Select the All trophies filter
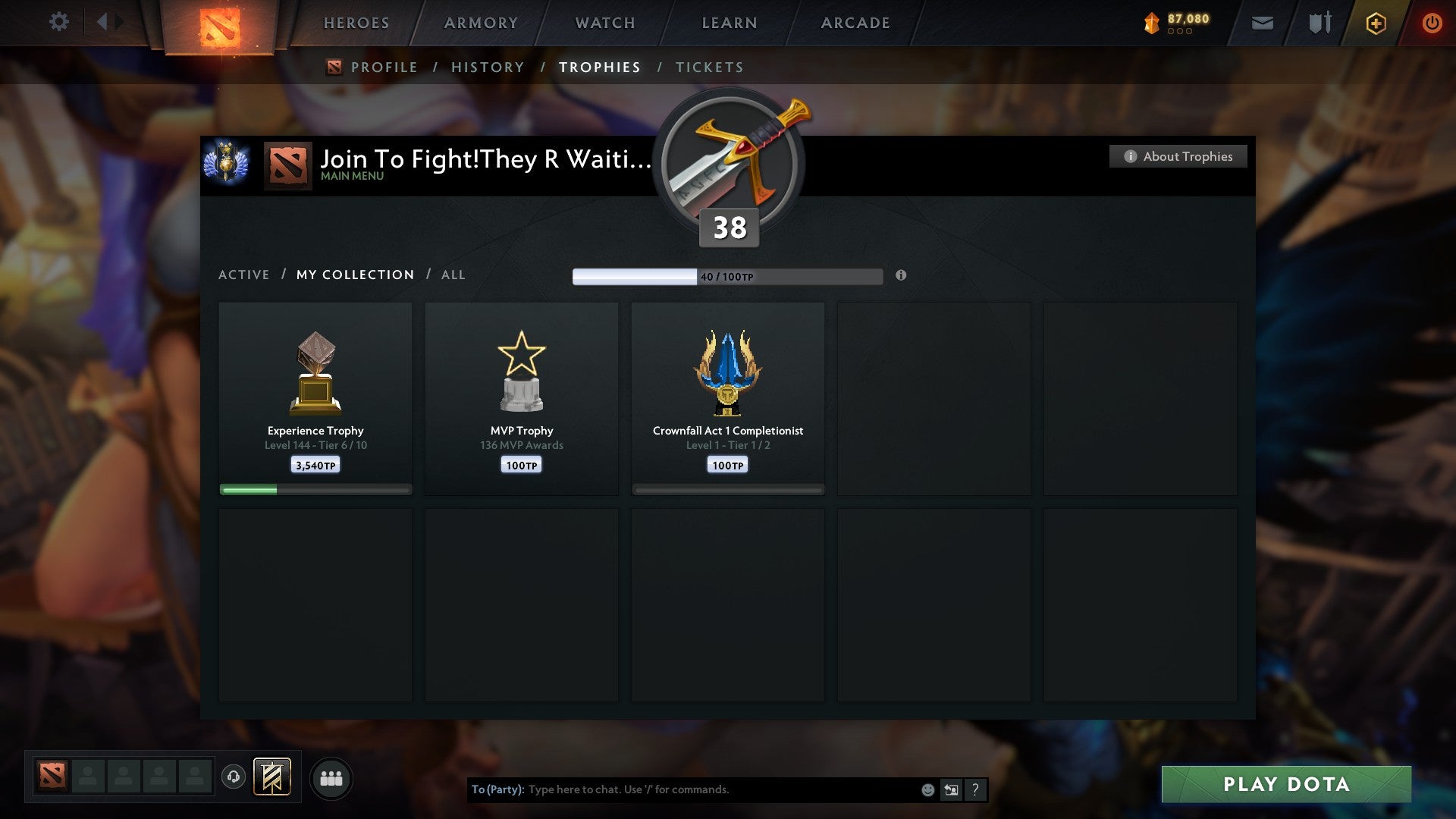Viewport: 1456px width, 819px height. tap(453, 275)
